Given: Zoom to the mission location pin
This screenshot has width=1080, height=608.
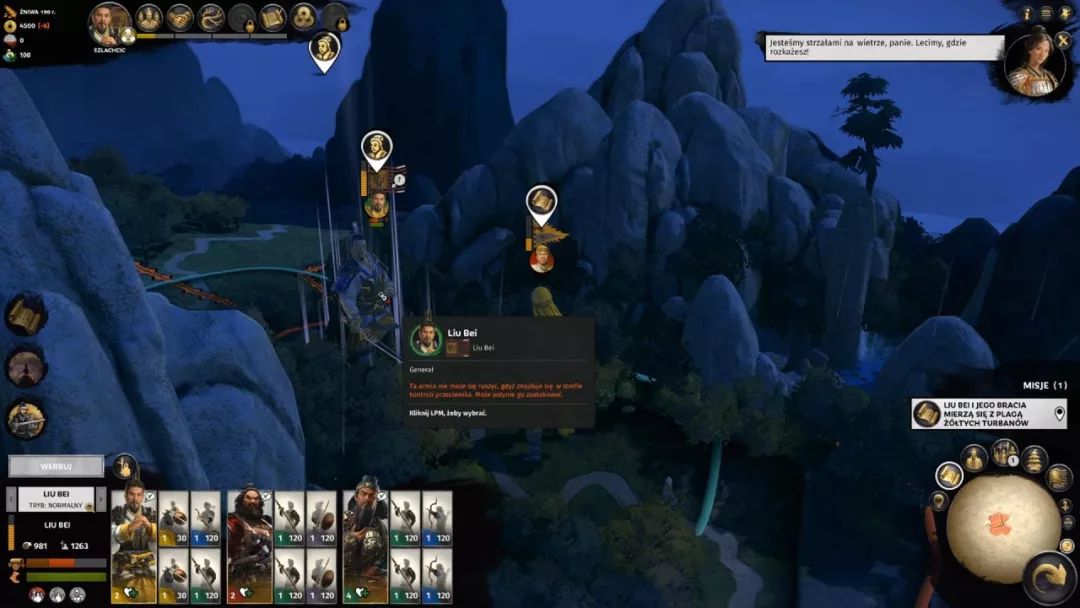Looking at the screenshot, I should coord(1059,413).
